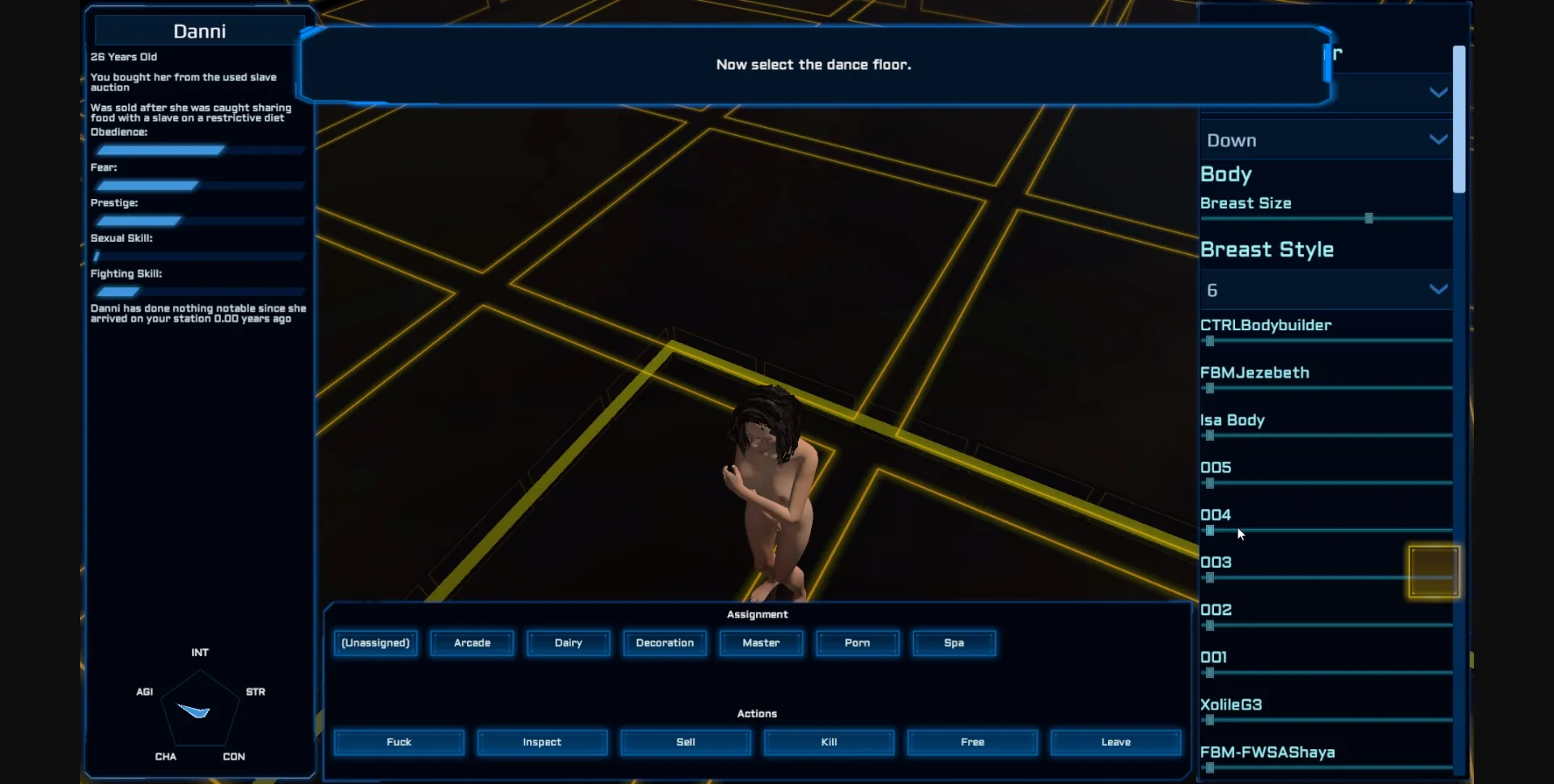This screenshot has height=784, width=1554.
Task: Assign Danni to Porn duty
Action: (x=857, y=643)
